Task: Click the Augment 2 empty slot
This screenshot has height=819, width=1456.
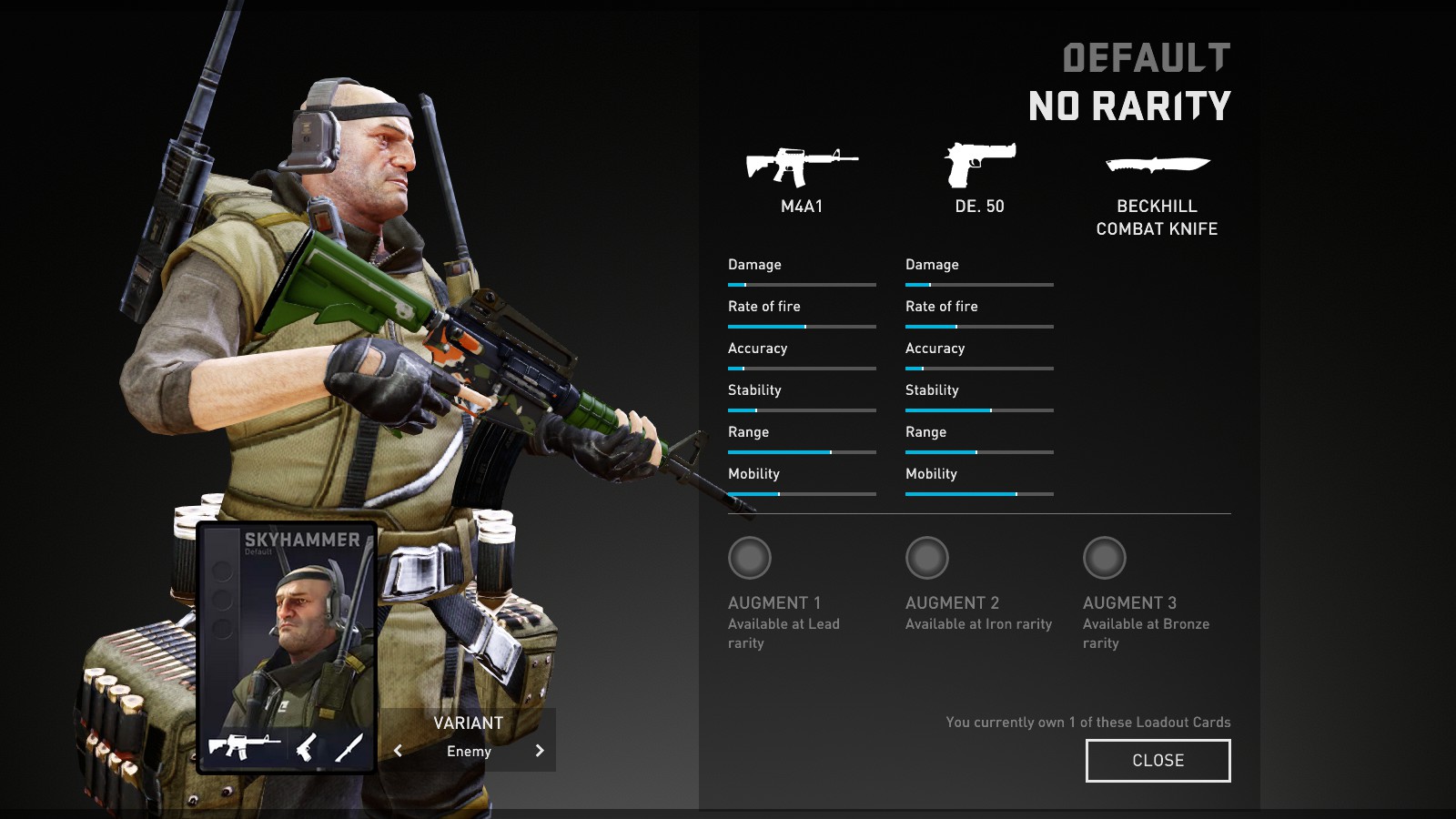Action: (x=927, y=558)
